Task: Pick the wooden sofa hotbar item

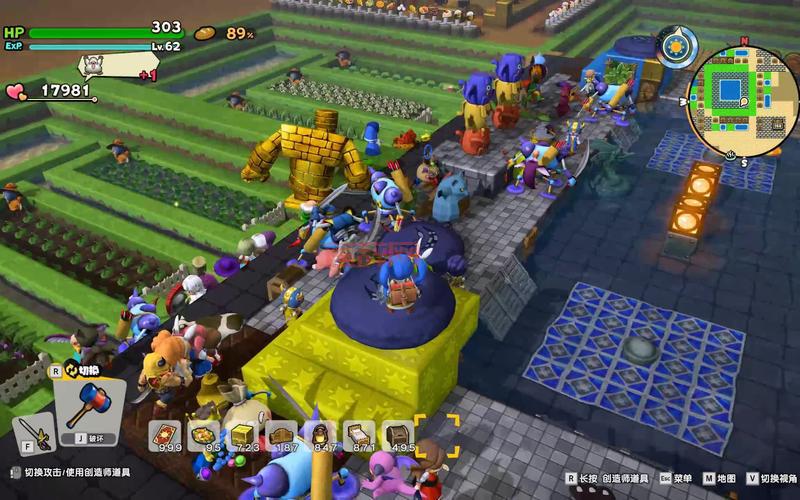Action: [x=281, y=434]
